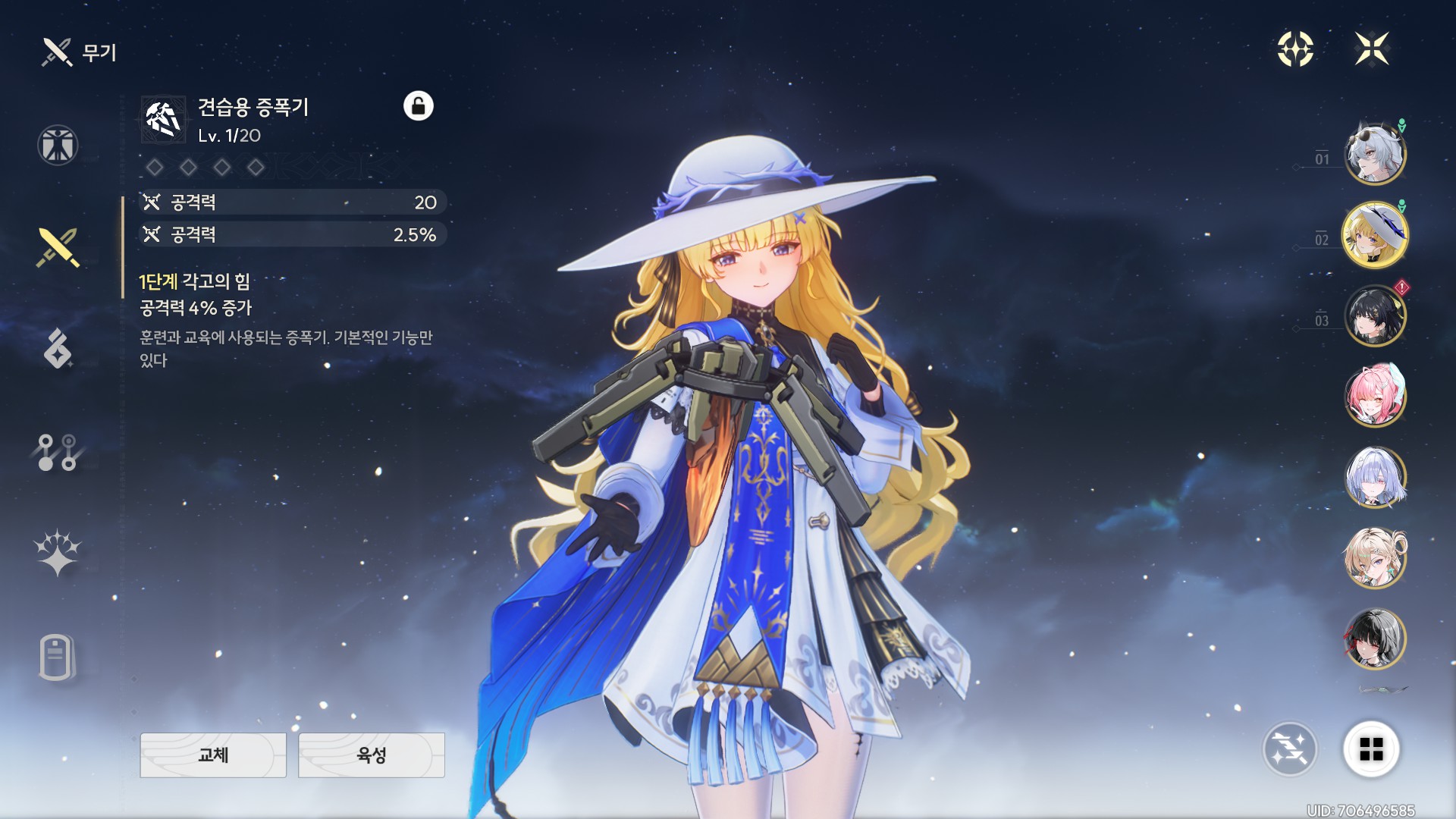1456x819 pixels.
Task: Pick the pale blue-haired character portrait
Action: [x=1375, y=477]
